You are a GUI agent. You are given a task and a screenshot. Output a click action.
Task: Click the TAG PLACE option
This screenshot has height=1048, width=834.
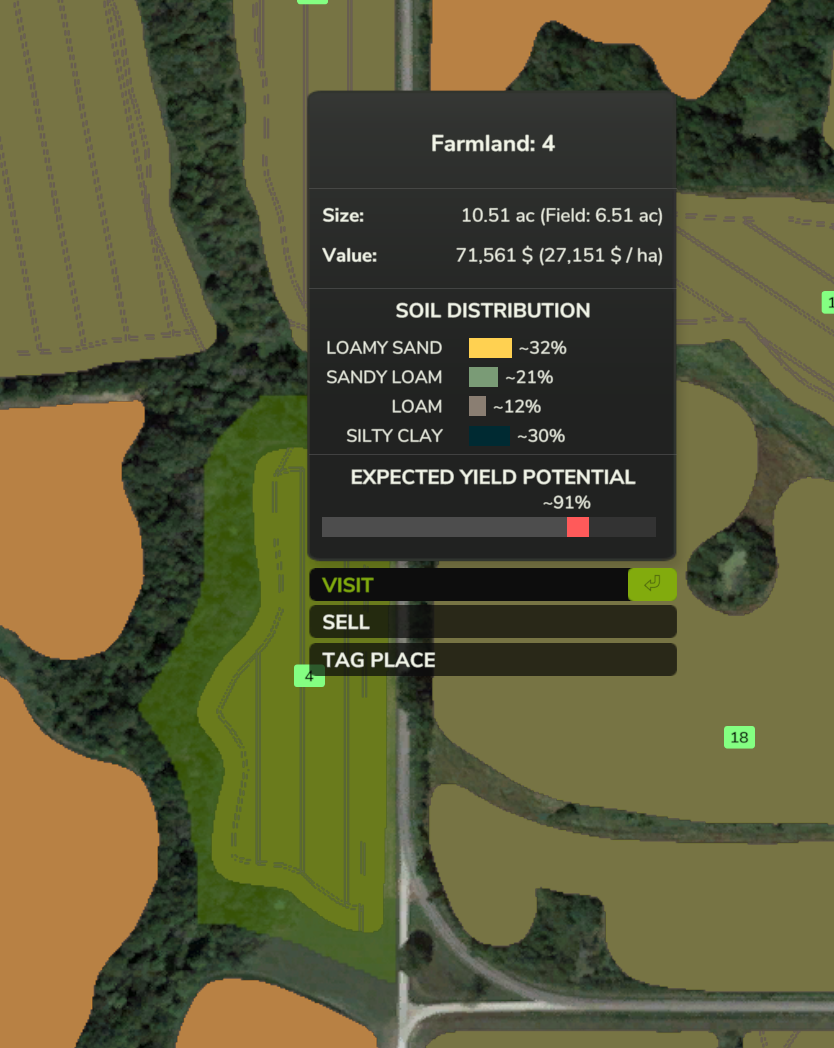[x=492, y=660]
